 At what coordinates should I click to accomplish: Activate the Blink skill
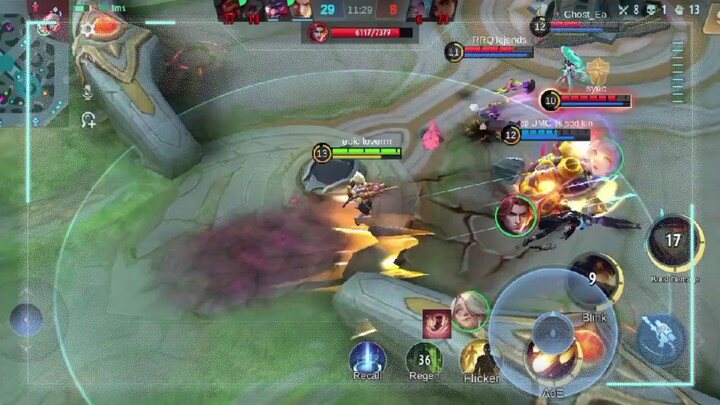[594, 280]
